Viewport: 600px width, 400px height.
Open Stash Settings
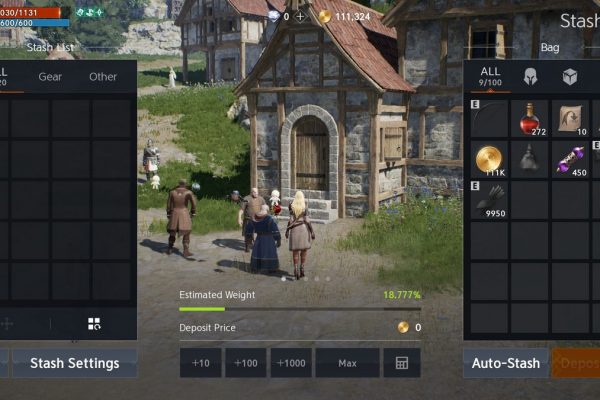click(74, 363)
